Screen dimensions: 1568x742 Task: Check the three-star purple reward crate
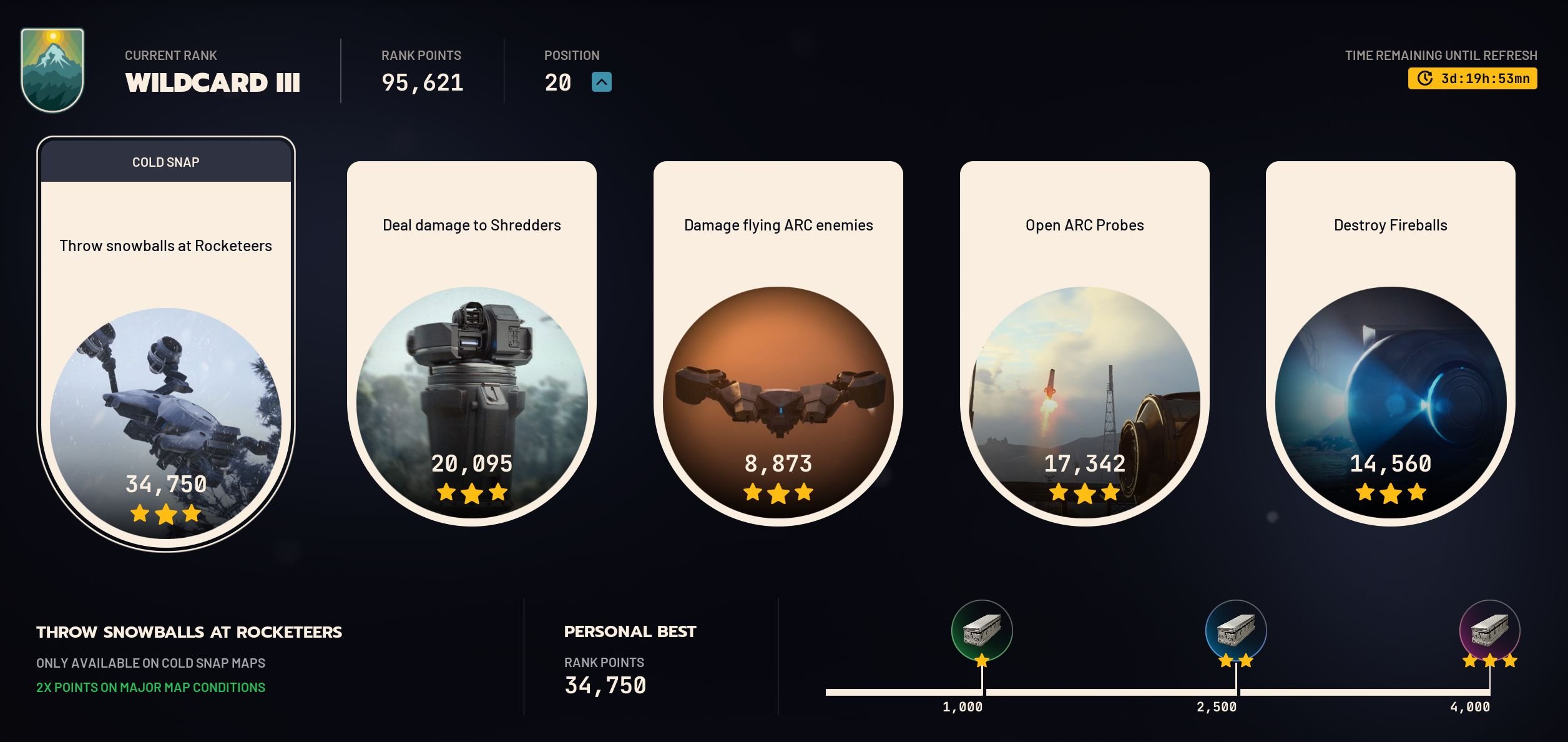coord(1489,630)
